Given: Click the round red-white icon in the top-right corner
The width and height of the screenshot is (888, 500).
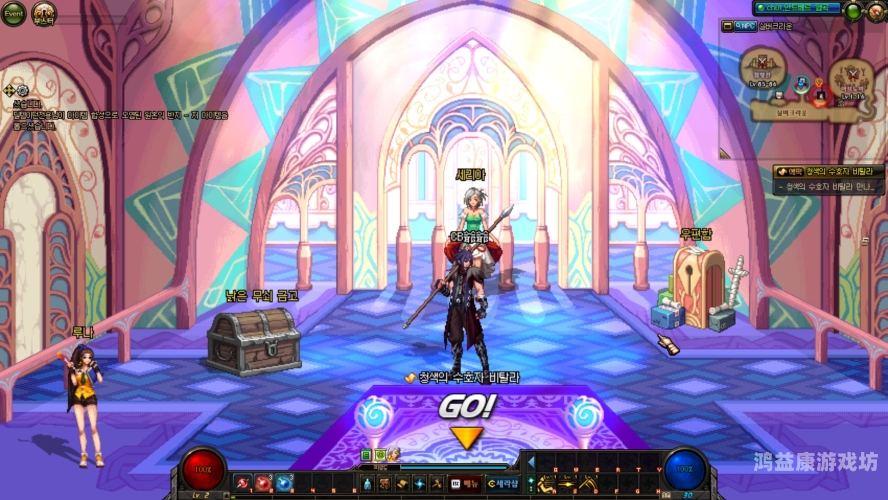Looking at the screenshot, I should click(876, 11).
